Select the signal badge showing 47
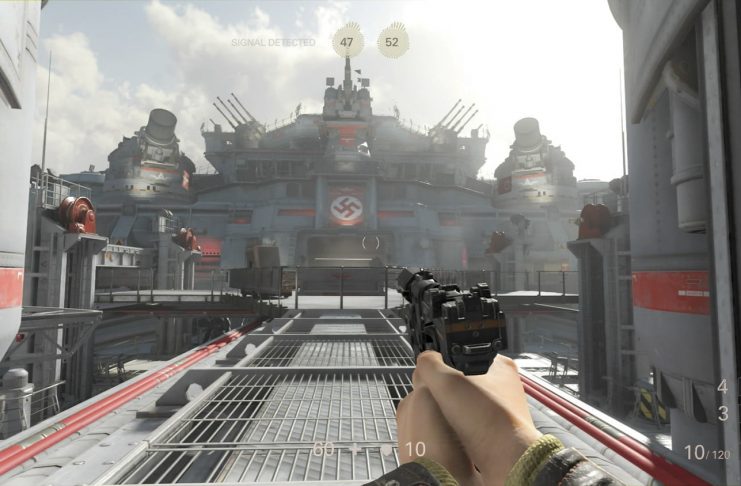This screenshot has width=741, height=486. 348,41
